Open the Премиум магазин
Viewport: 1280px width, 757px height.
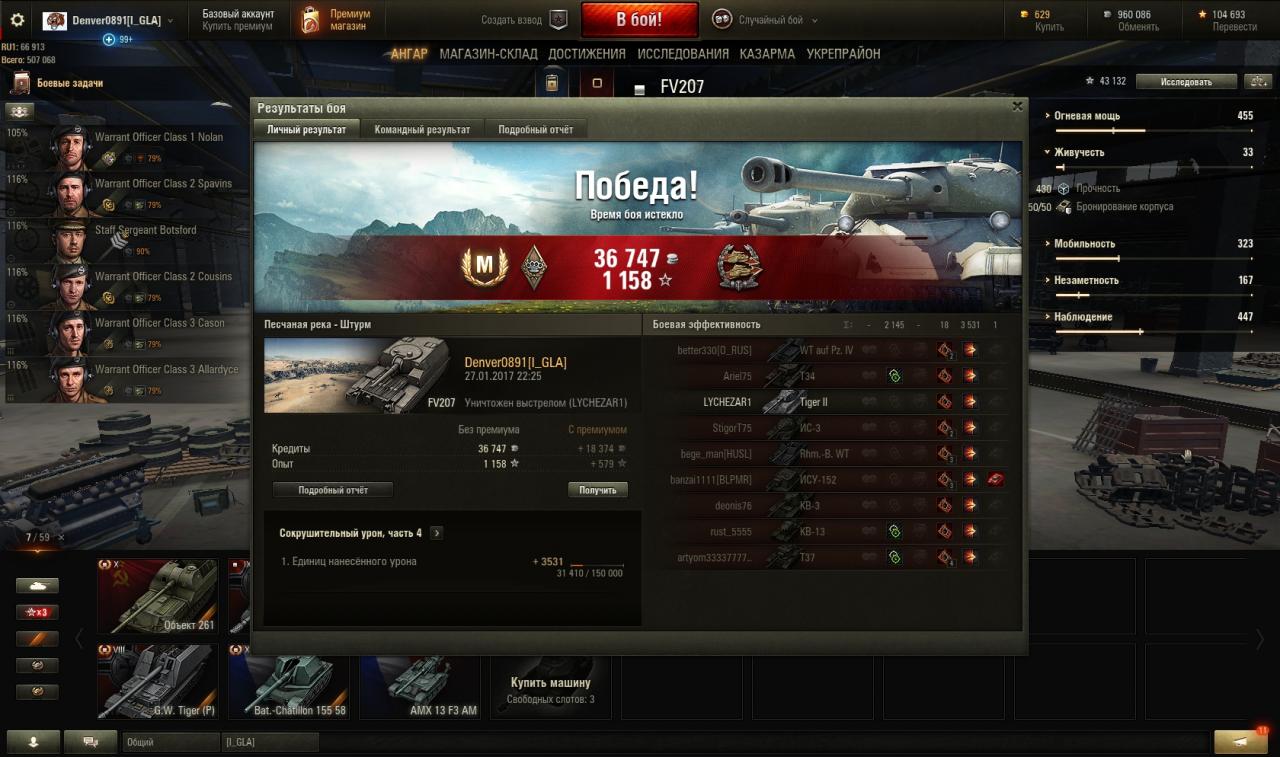click(335, 20)
